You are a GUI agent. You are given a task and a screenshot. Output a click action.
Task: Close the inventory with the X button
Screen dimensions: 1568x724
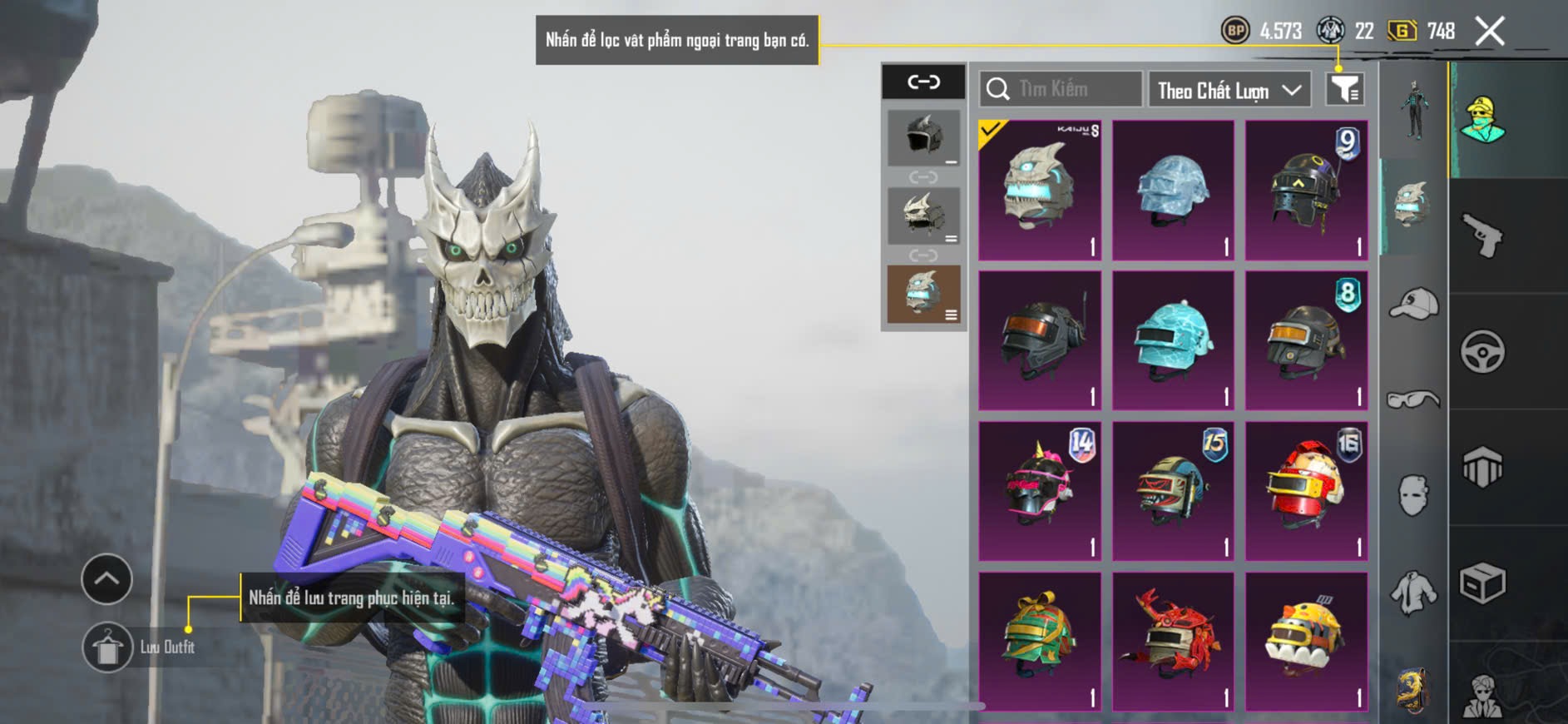(1490, 32)
